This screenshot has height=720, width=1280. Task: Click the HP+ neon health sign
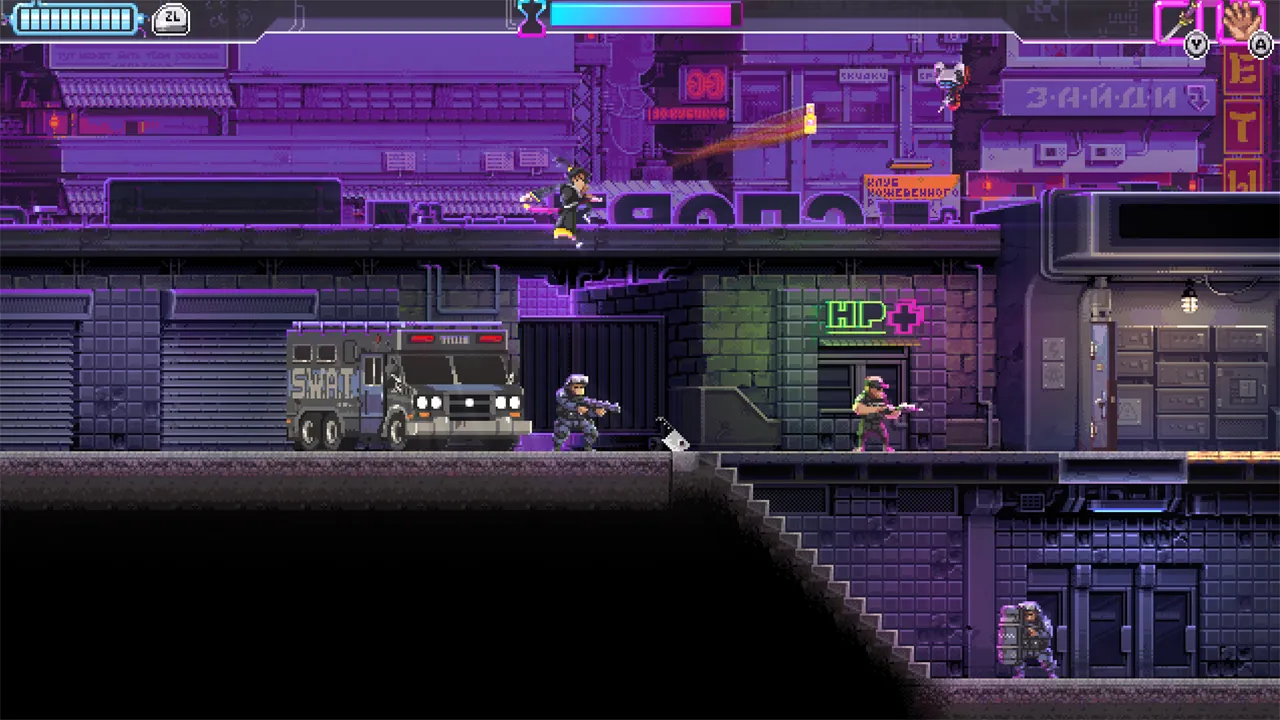[873, 317]
